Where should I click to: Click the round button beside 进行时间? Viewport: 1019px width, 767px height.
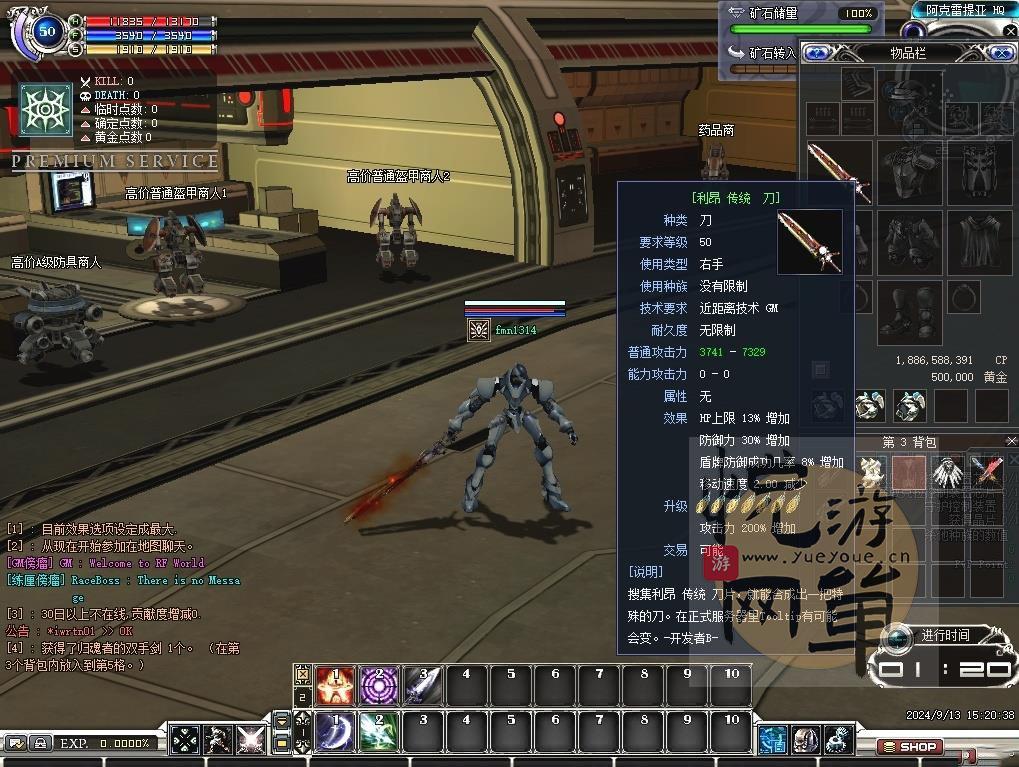click(898, 636)
